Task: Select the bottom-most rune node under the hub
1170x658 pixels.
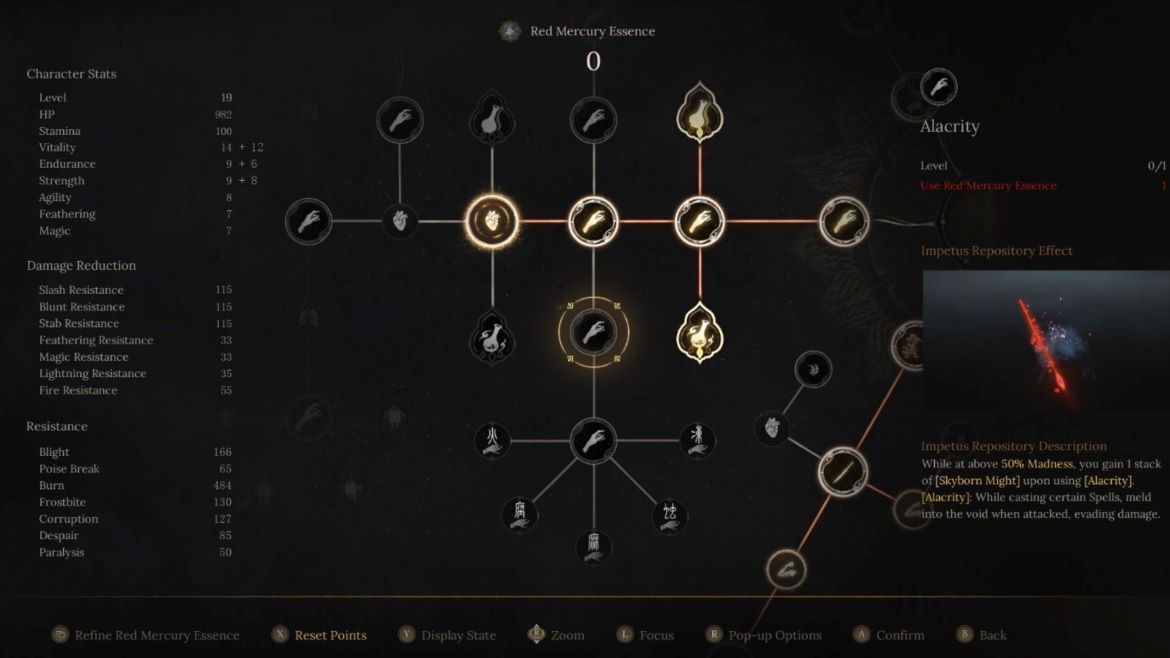Action: tap(593, 546)
